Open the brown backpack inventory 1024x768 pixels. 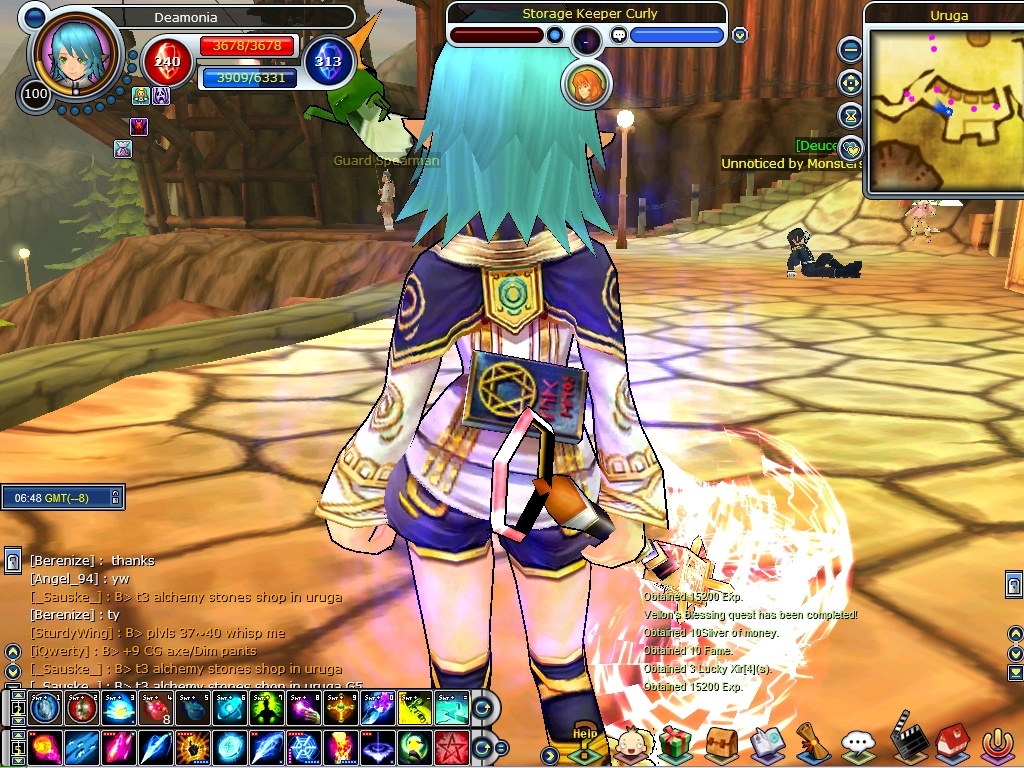click(721, 744)
